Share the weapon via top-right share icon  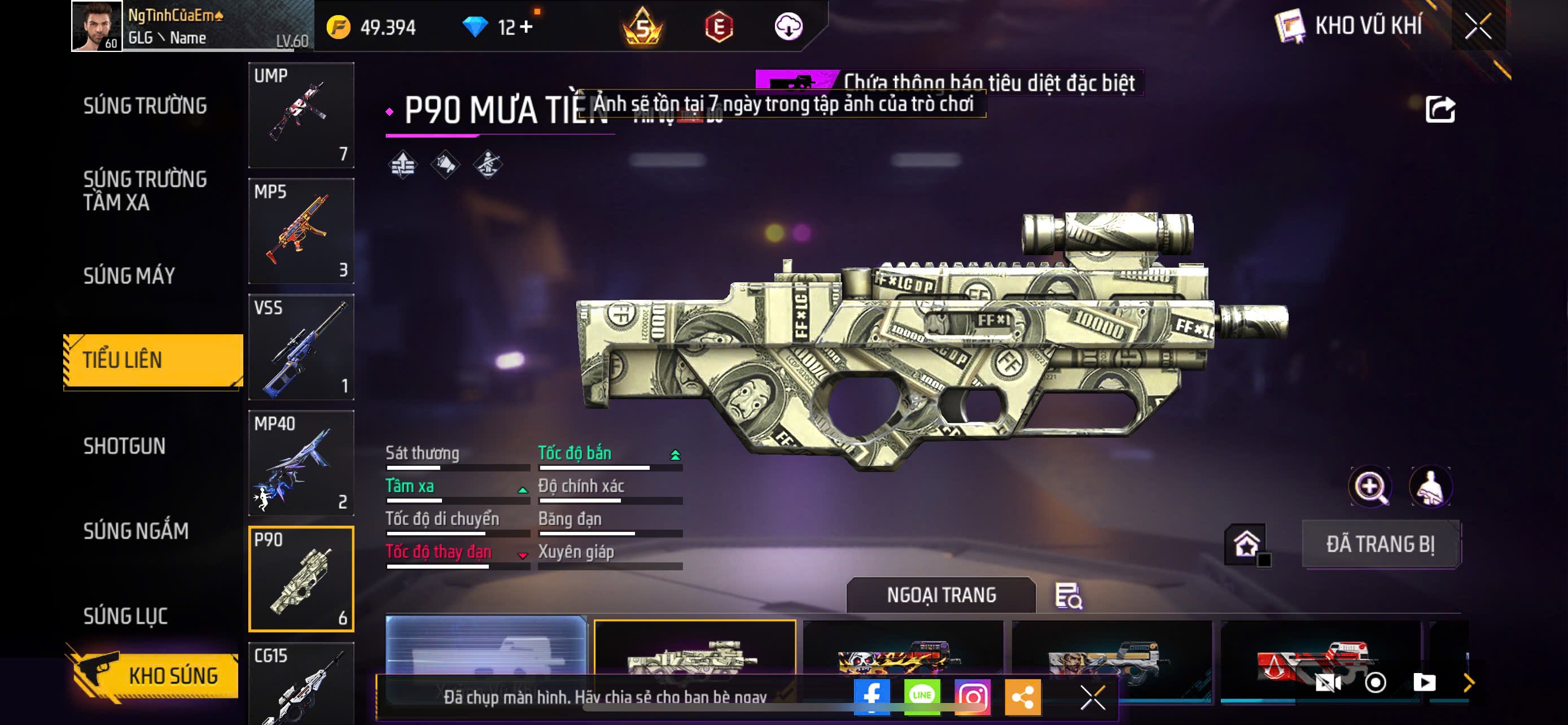click(x=1439, y=110)
